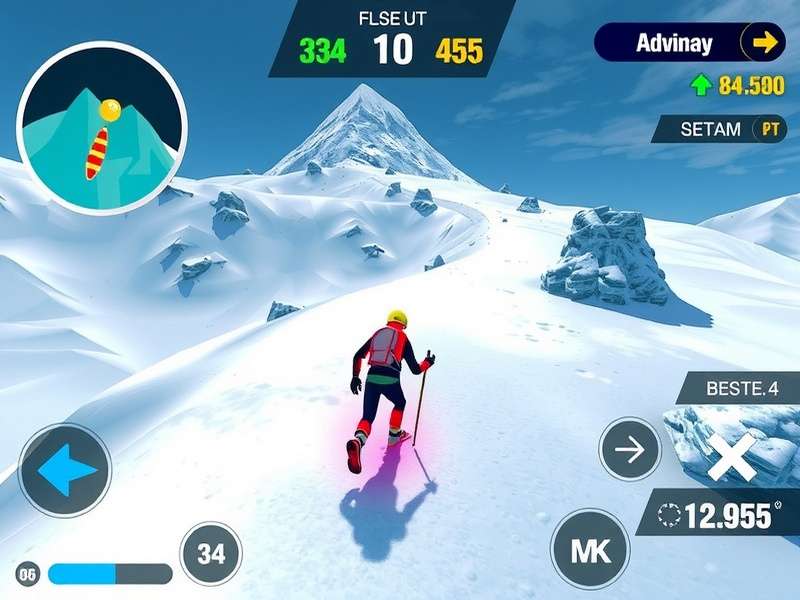Open the circular mountain minimap
The image size is (800, 600).
coord(102,127)
